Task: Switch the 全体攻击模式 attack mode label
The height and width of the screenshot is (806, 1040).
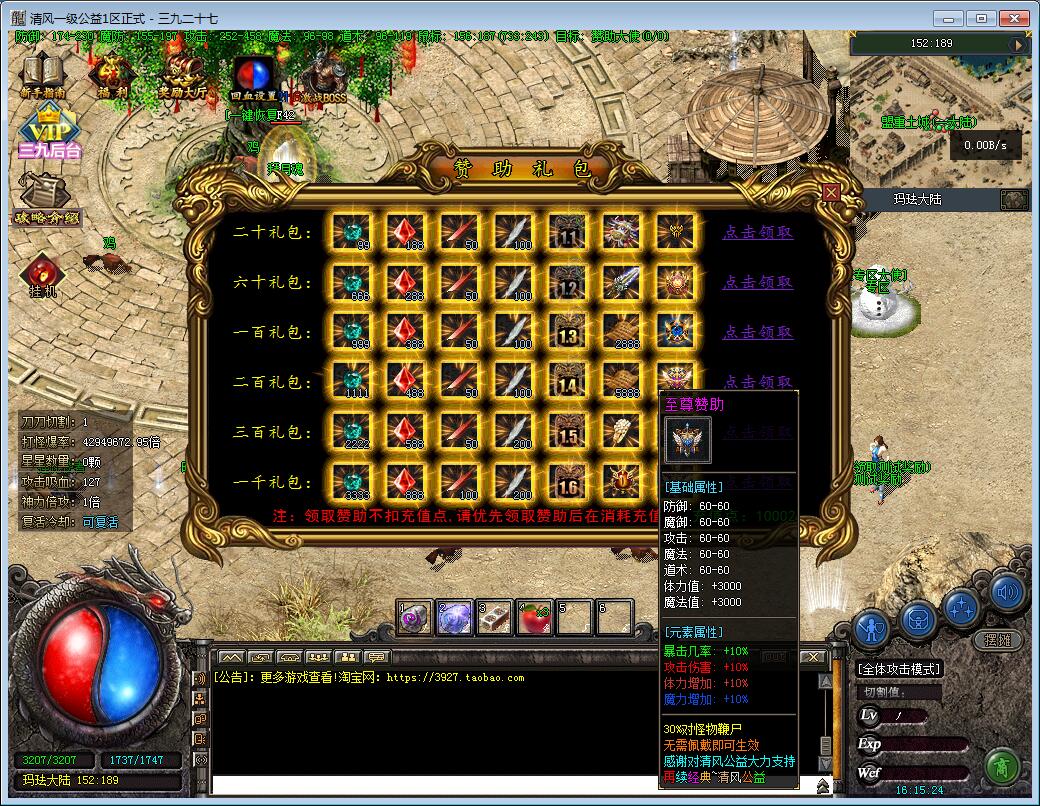Action: point(900,668)
